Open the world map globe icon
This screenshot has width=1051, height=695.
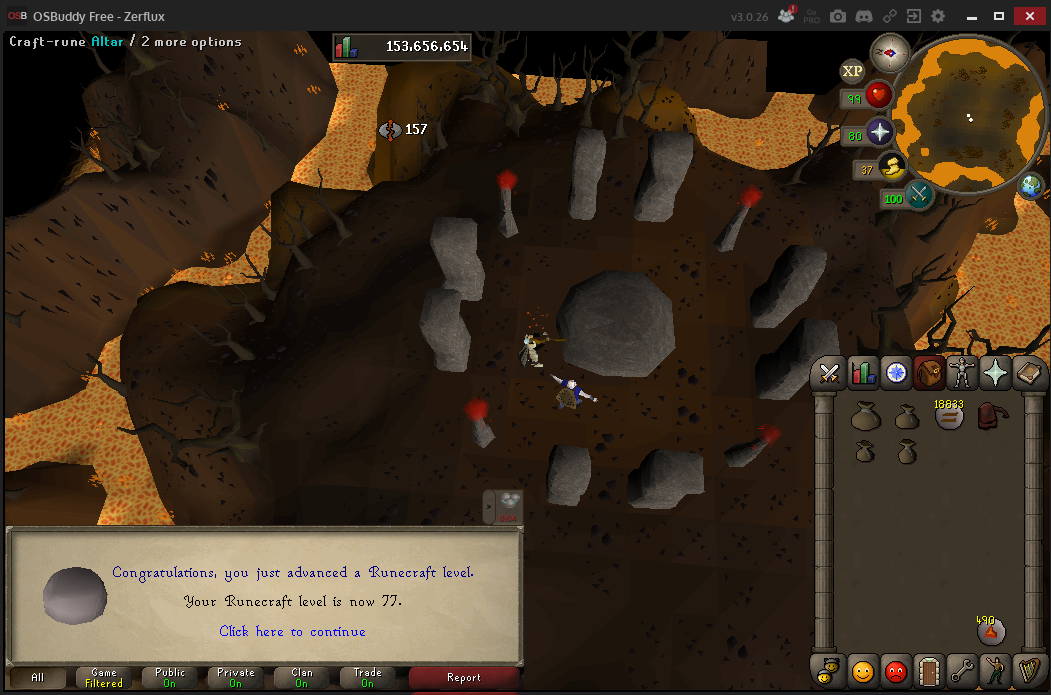[1031, 186]
